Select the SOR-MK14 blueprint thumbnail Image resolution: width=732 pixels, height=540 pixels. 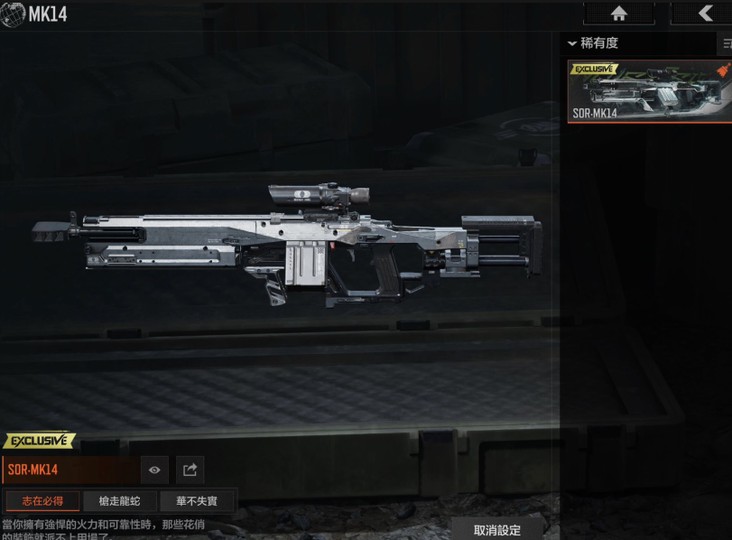650,91
